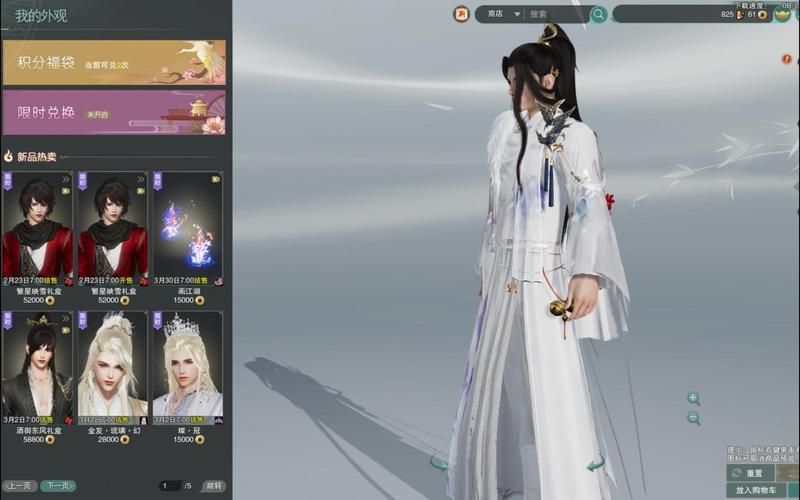Rotate character with the left curved arrow
The height and width of the screenshot is (500, 800).
pos(438,463)
